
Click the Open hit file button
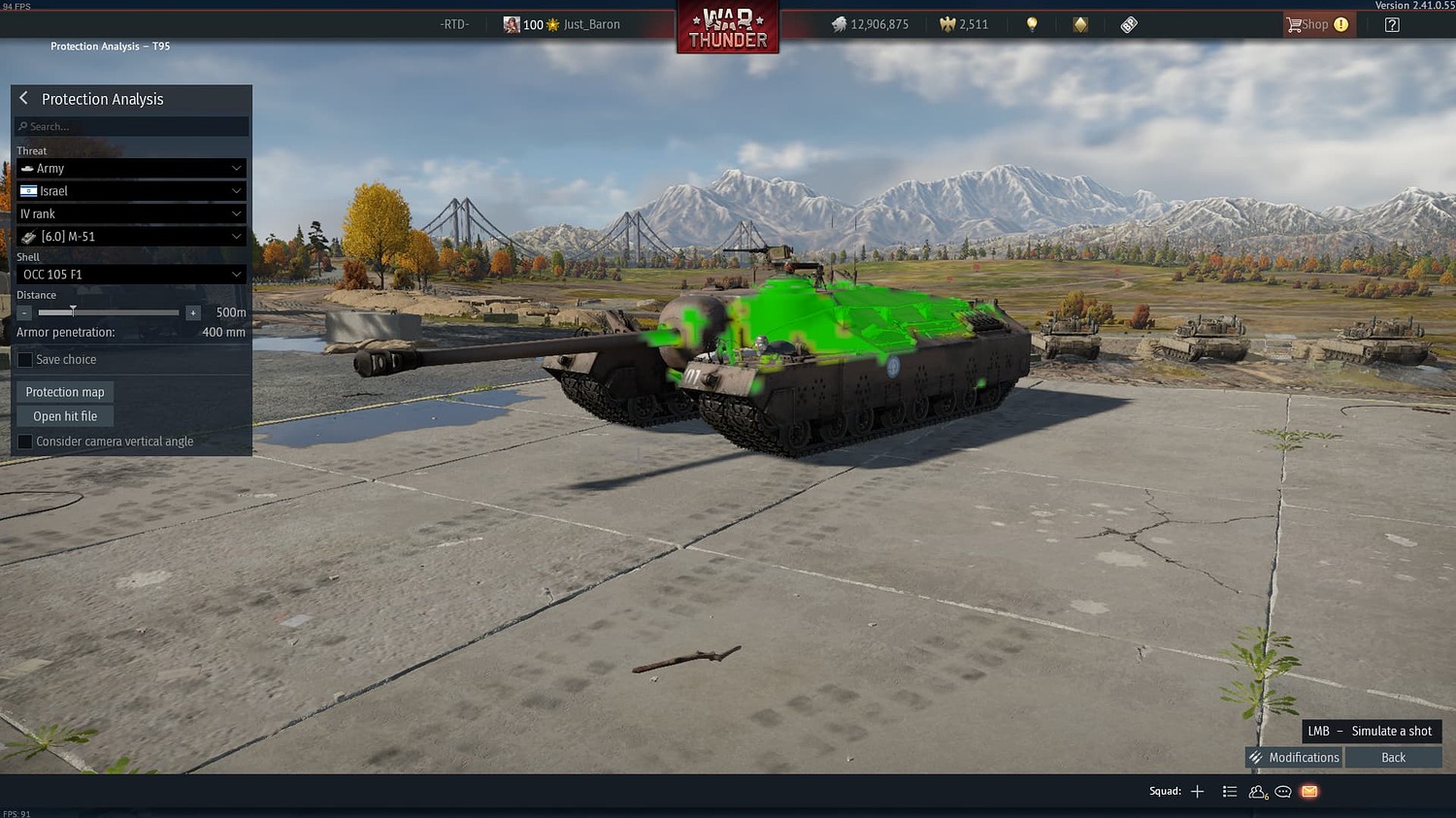pyautogui.click(x=64, y=415)
